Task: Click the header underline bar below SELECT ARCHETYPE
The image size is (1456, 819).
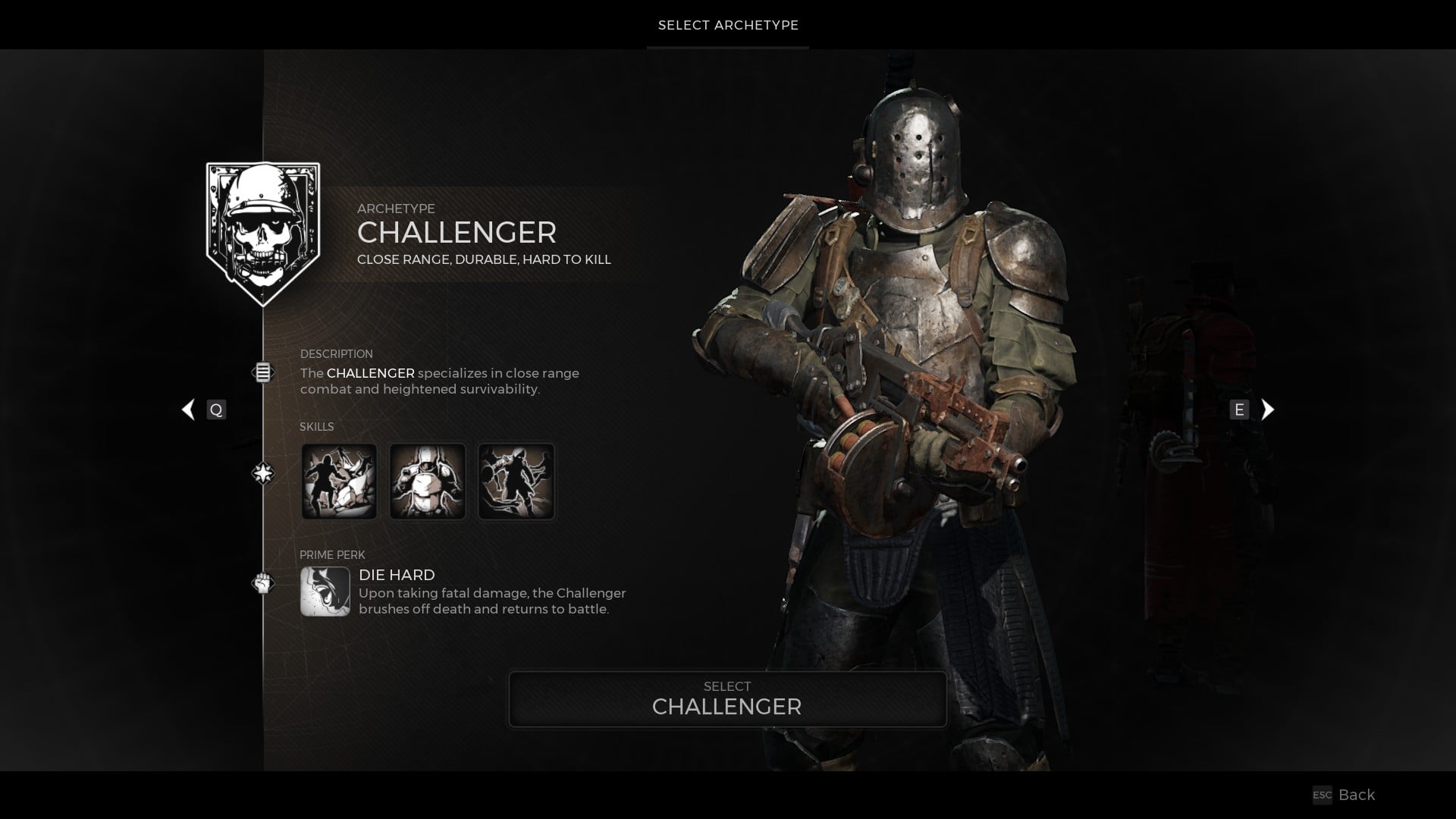Action: point(727,47)
